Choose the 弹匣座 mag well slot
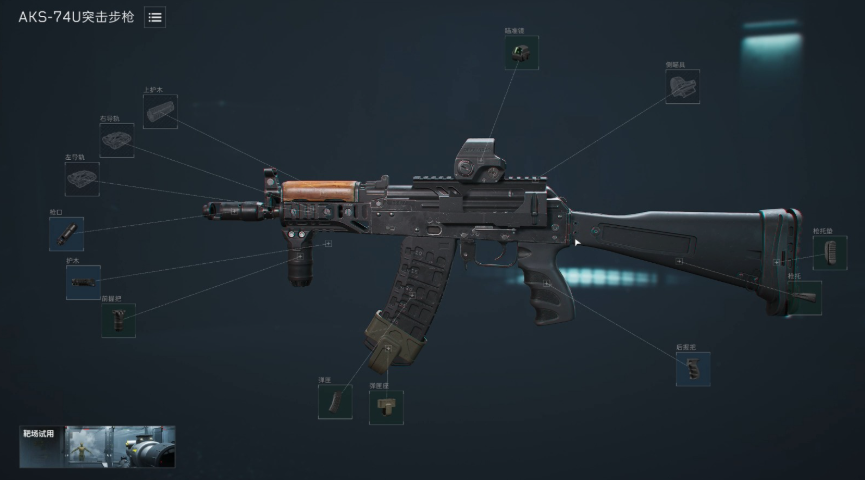865x480 pixels. tap(386, 406)
